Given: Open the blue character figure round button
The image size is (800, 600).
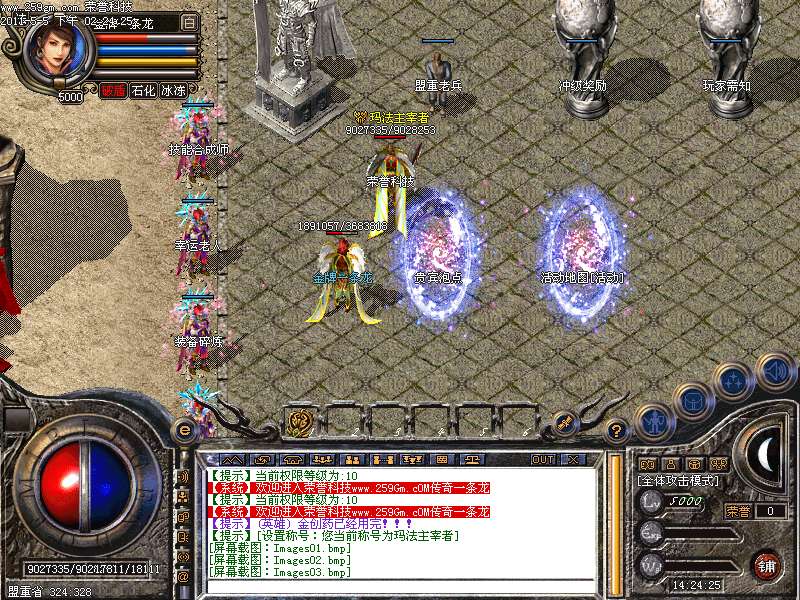Looking at the screenshot, I should click(652, 421).
